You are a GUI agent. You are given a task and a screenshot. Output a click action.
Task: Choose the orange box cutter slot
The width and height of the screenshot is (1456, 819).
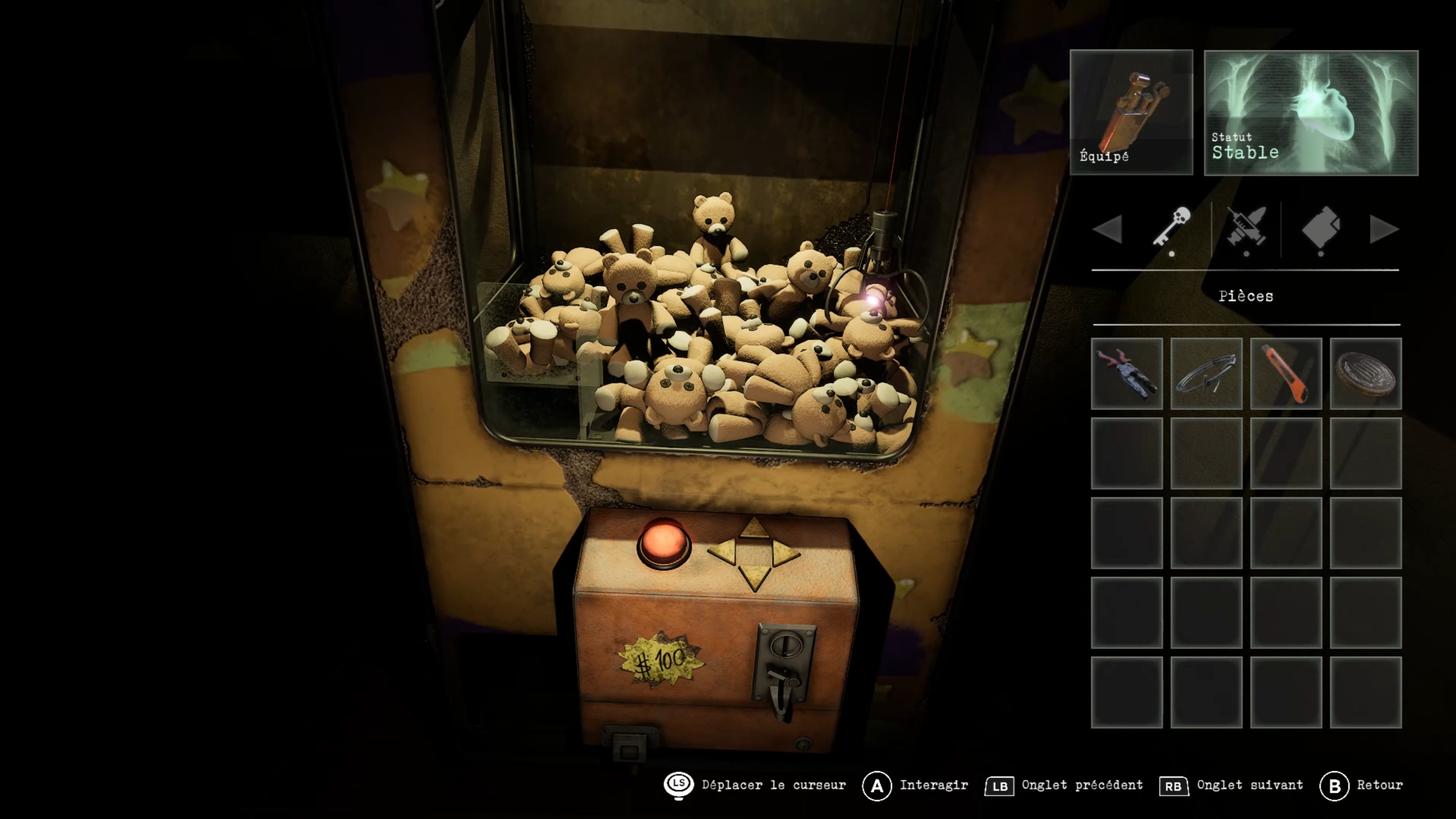point(1285,373)
